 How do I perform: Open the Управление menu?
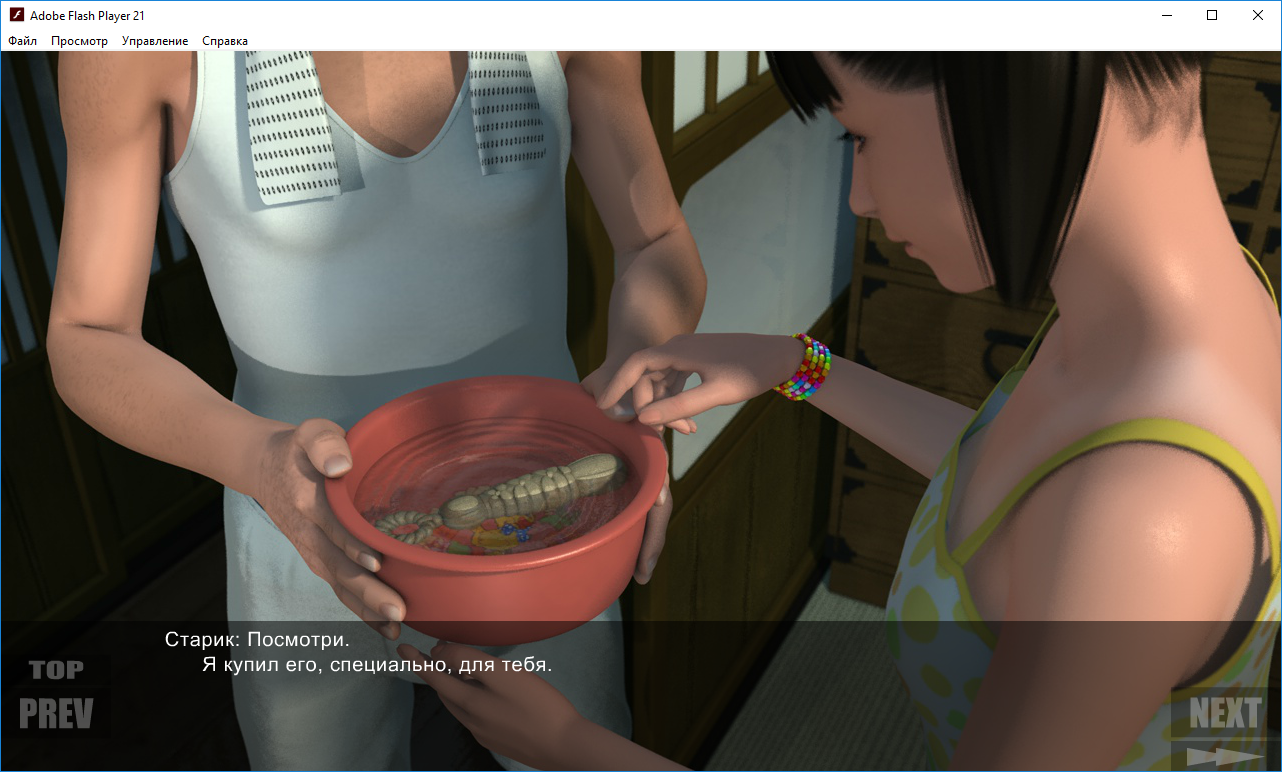click(x=155, y=41)
